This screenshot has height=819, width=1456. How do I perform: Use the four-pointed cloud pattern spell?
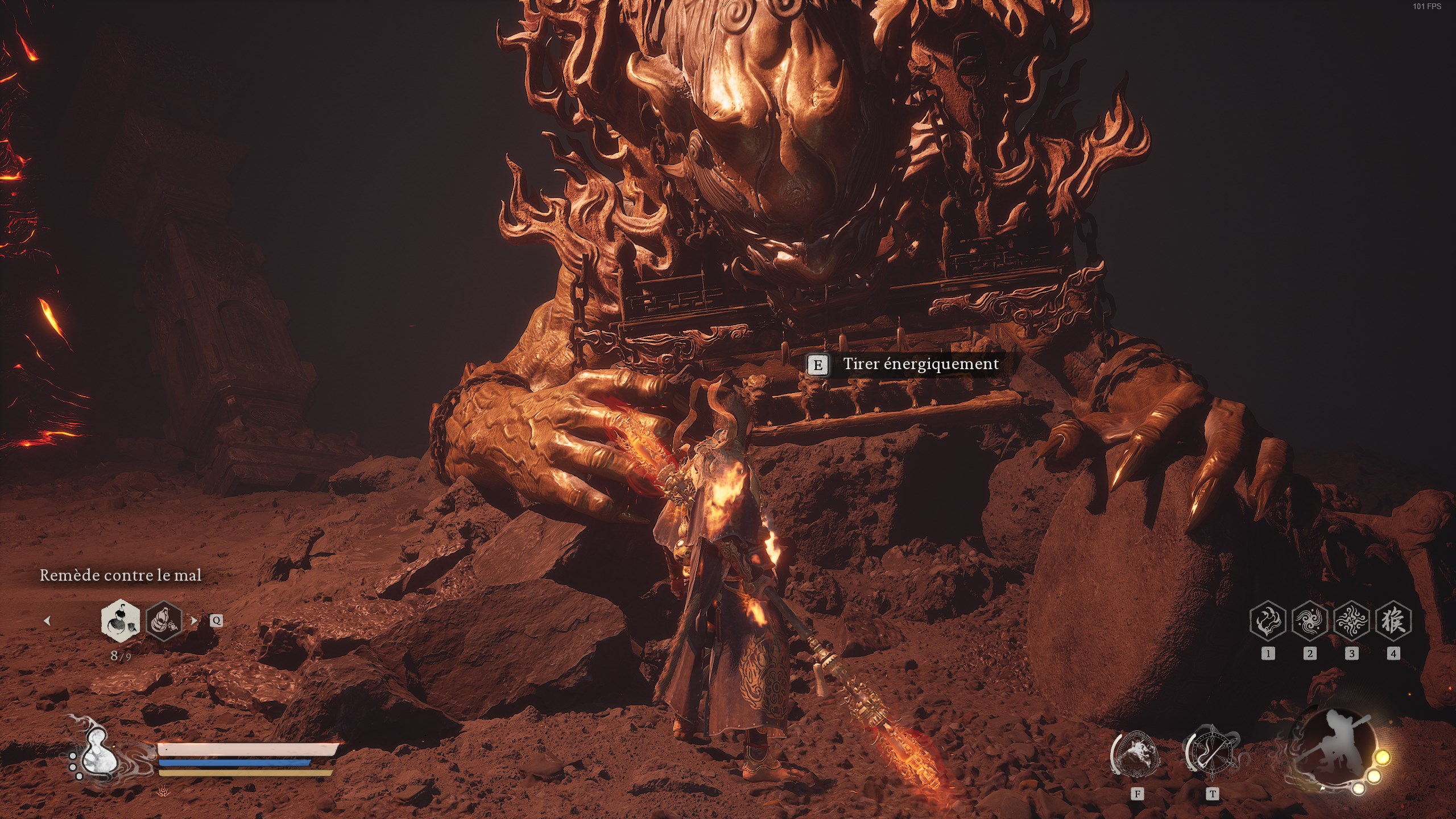tap(1351, 621)
